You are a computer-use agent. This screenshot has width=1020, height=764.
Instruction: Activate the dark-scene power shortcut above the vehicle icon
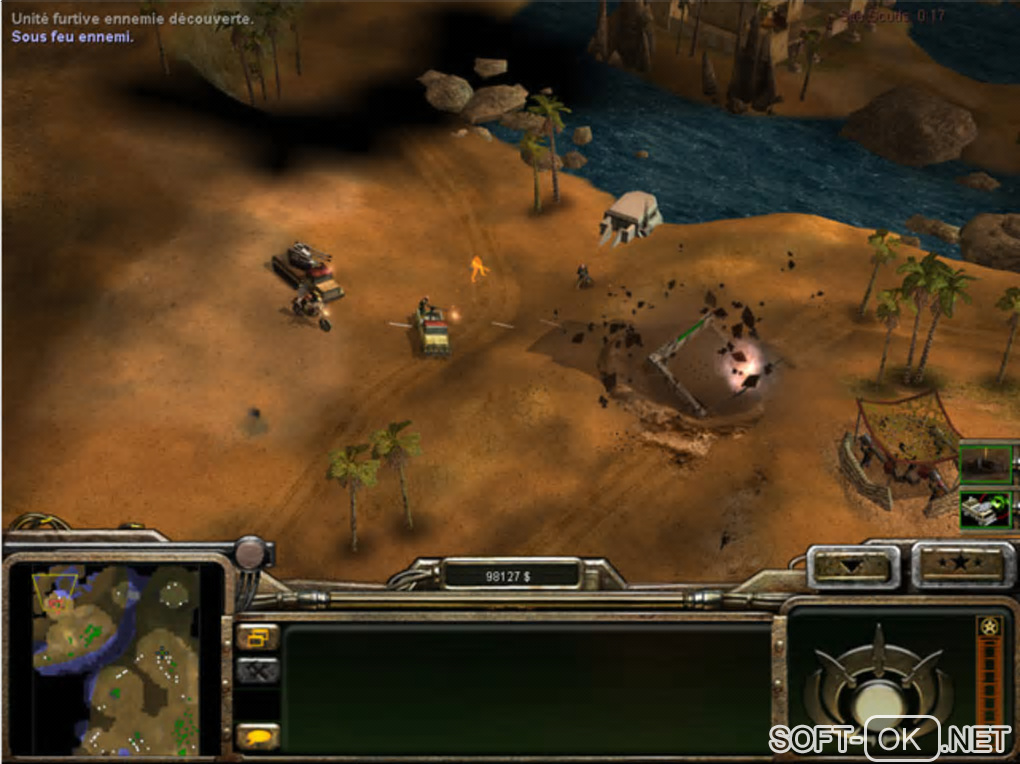point(986,463)
